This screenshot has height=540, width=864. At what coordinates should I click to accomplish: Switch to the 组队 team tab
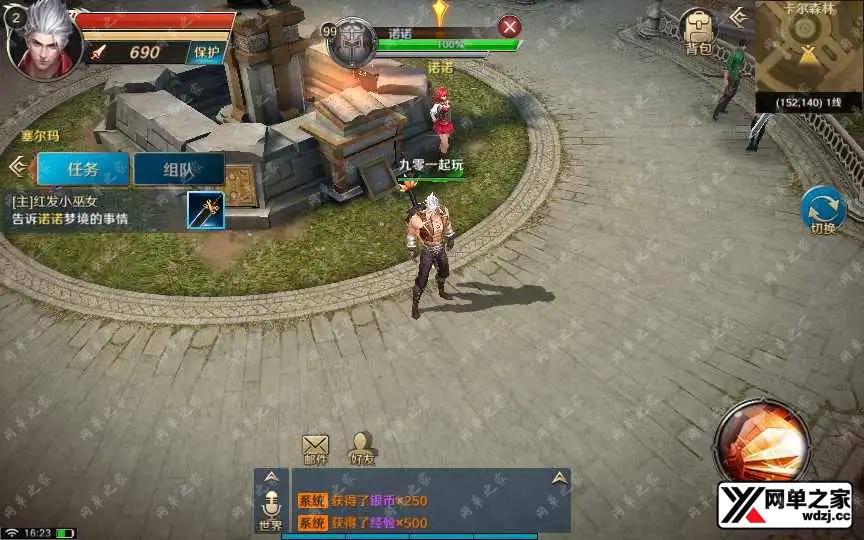pos(178,169)
